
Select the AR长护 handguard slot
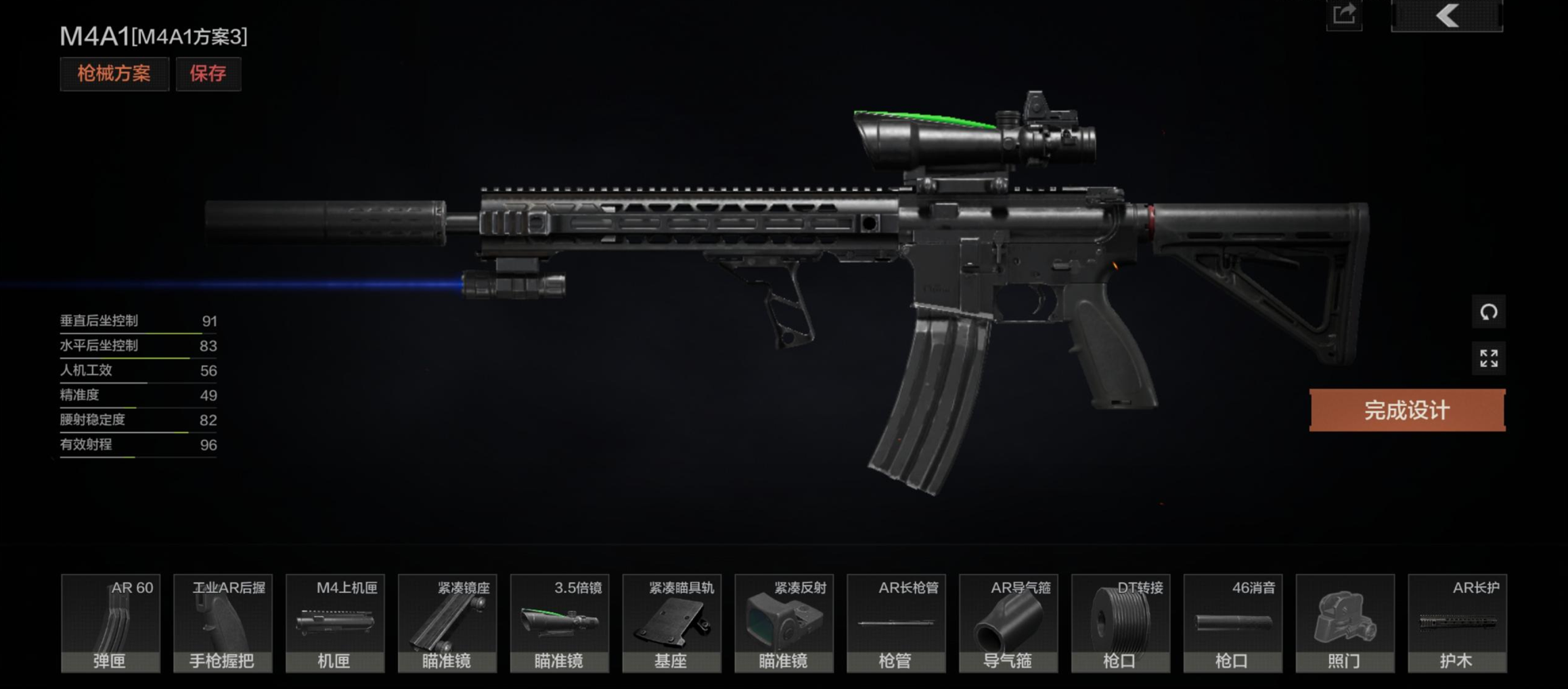1458,623
